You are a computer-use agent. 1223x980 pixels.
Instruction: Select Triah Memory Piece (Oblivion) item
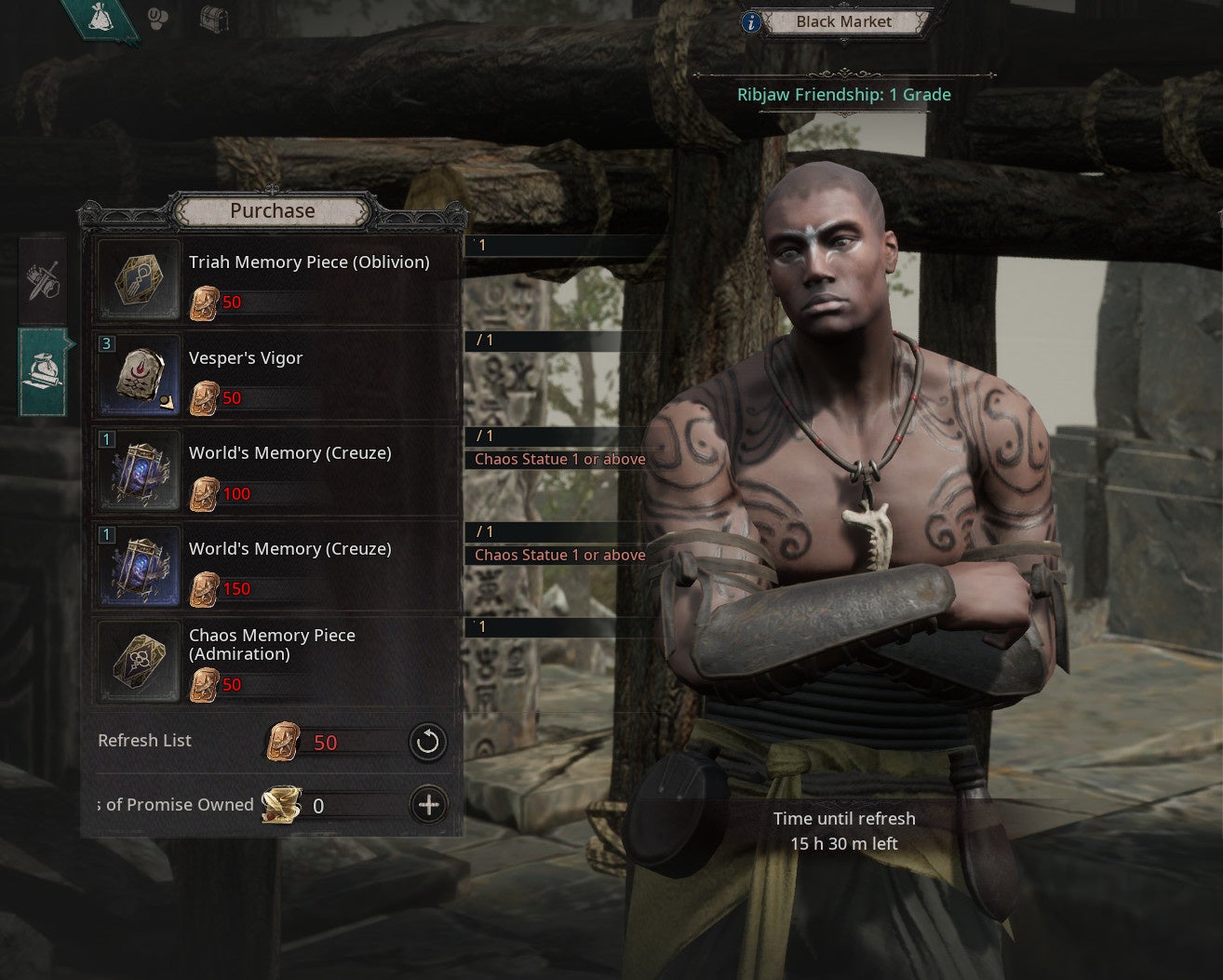[x=276, y=279]
